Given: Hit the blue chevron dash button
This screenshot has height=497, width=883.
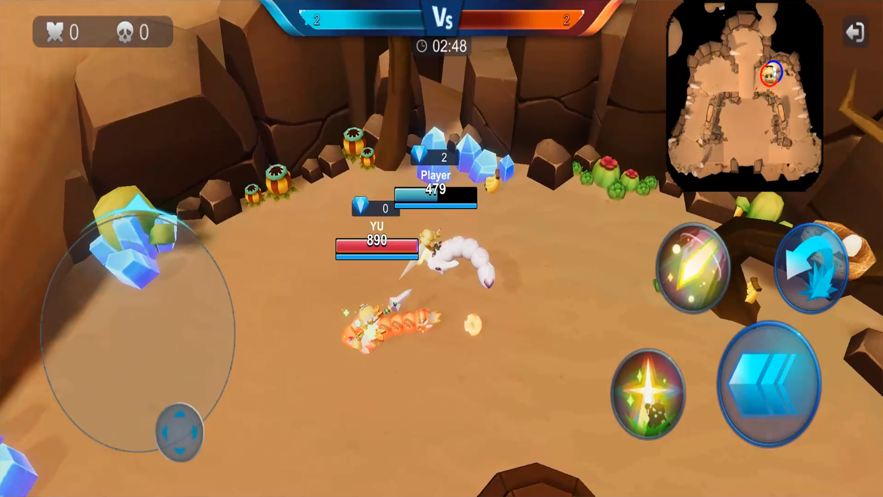Looking at the screenshot, I should [x=768, y=384].
